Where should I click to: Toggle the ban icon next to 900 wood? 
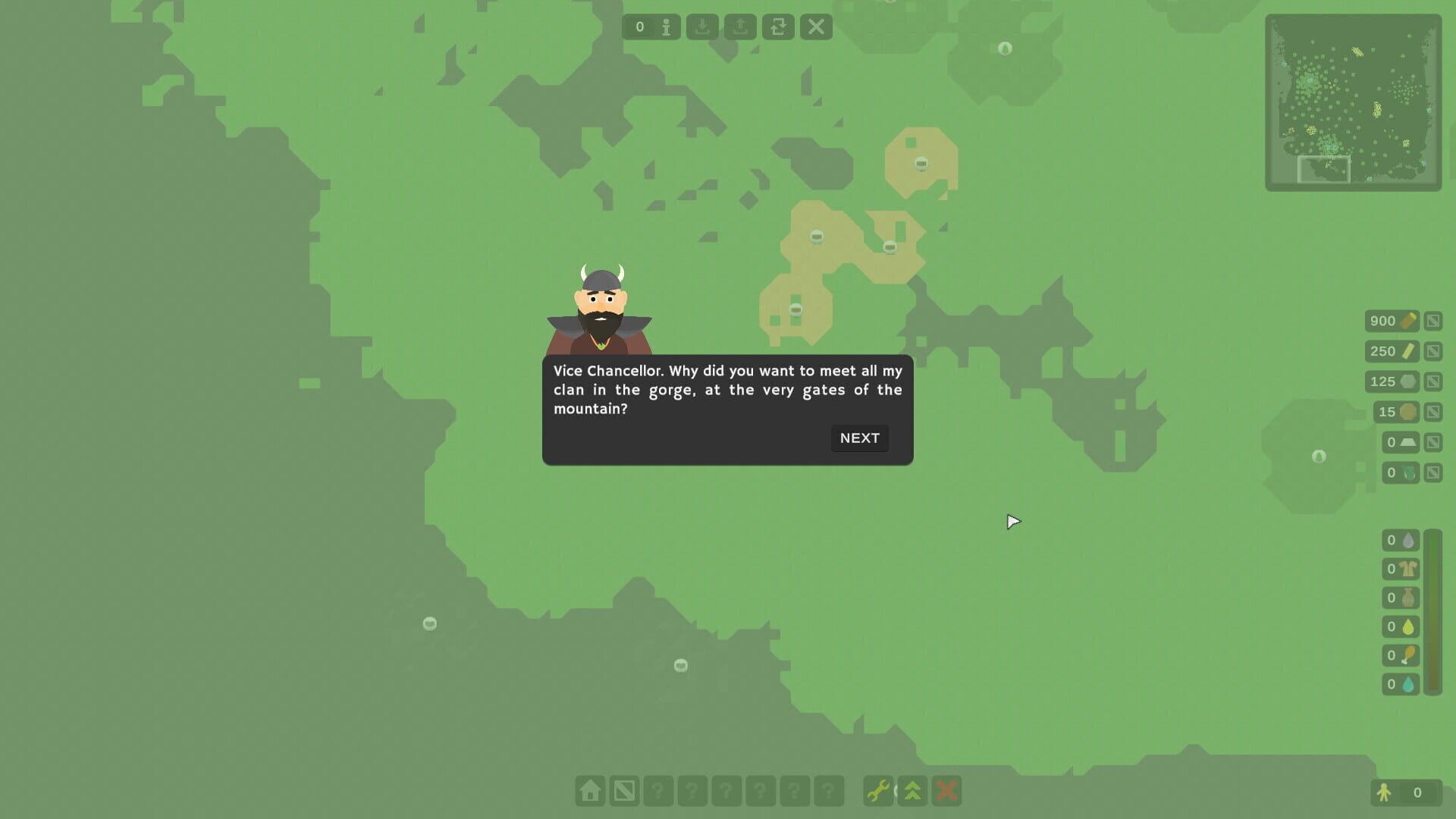[1433, 321]
